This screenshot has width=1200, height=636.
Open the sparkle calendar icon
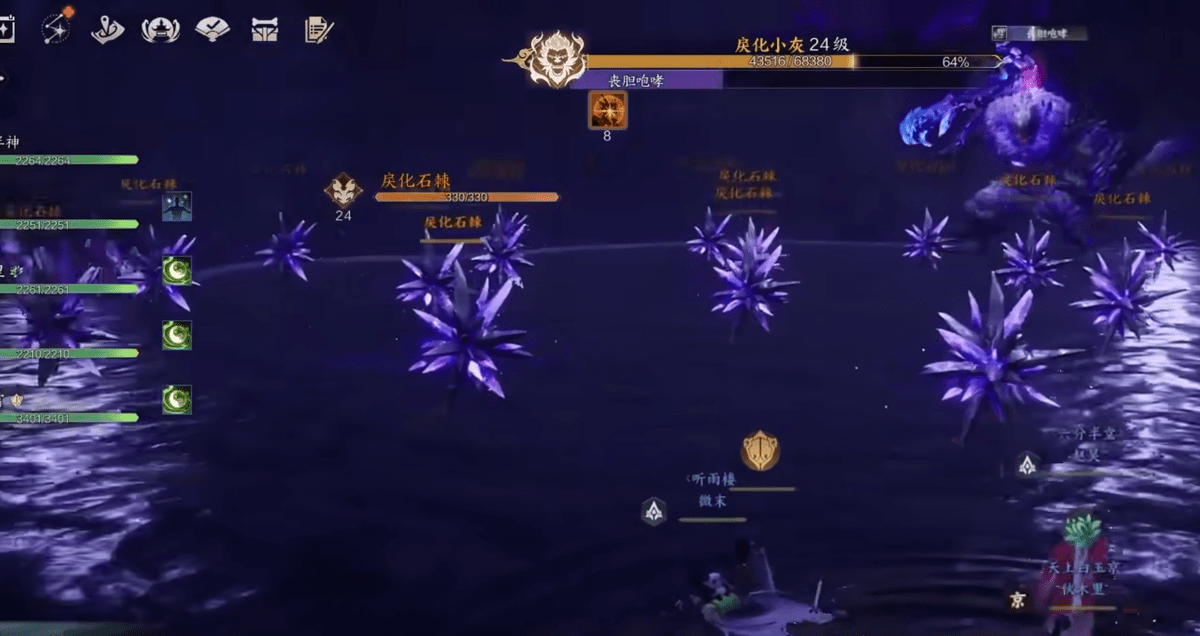click(6, 29)
